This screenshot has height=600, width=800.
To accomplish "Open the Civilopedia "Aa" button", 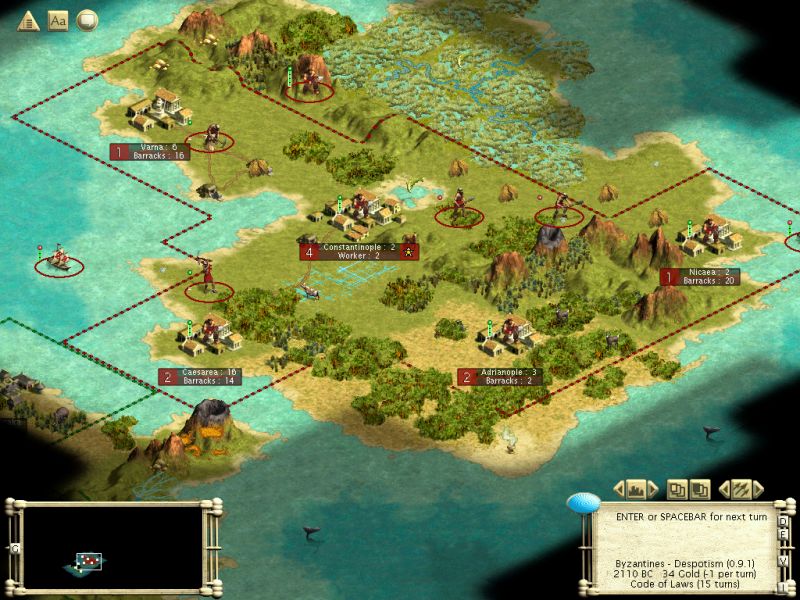I will [x=57, y=19].
